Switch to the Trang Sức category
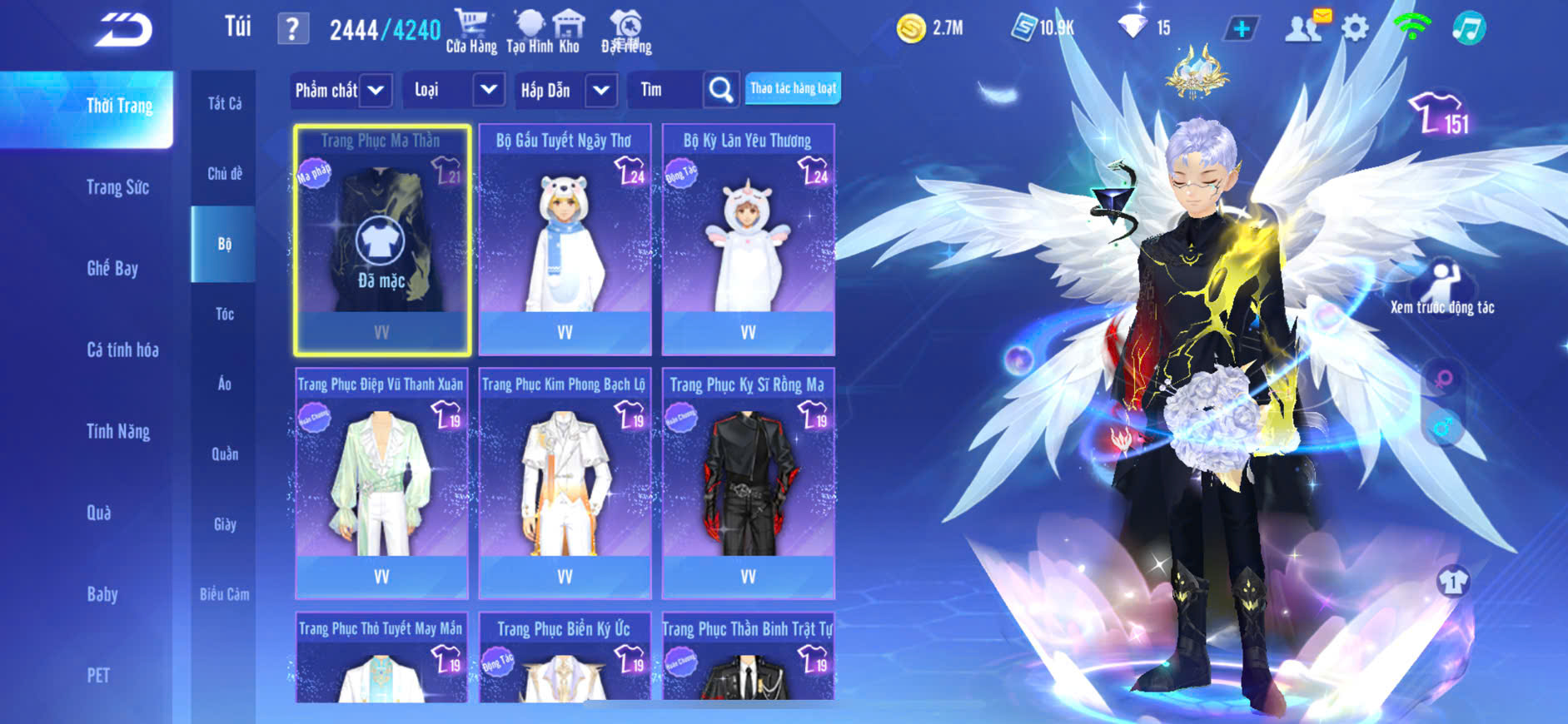This screenshot has width=1568, height=724. pyautogui.click(x=117, y=187)
